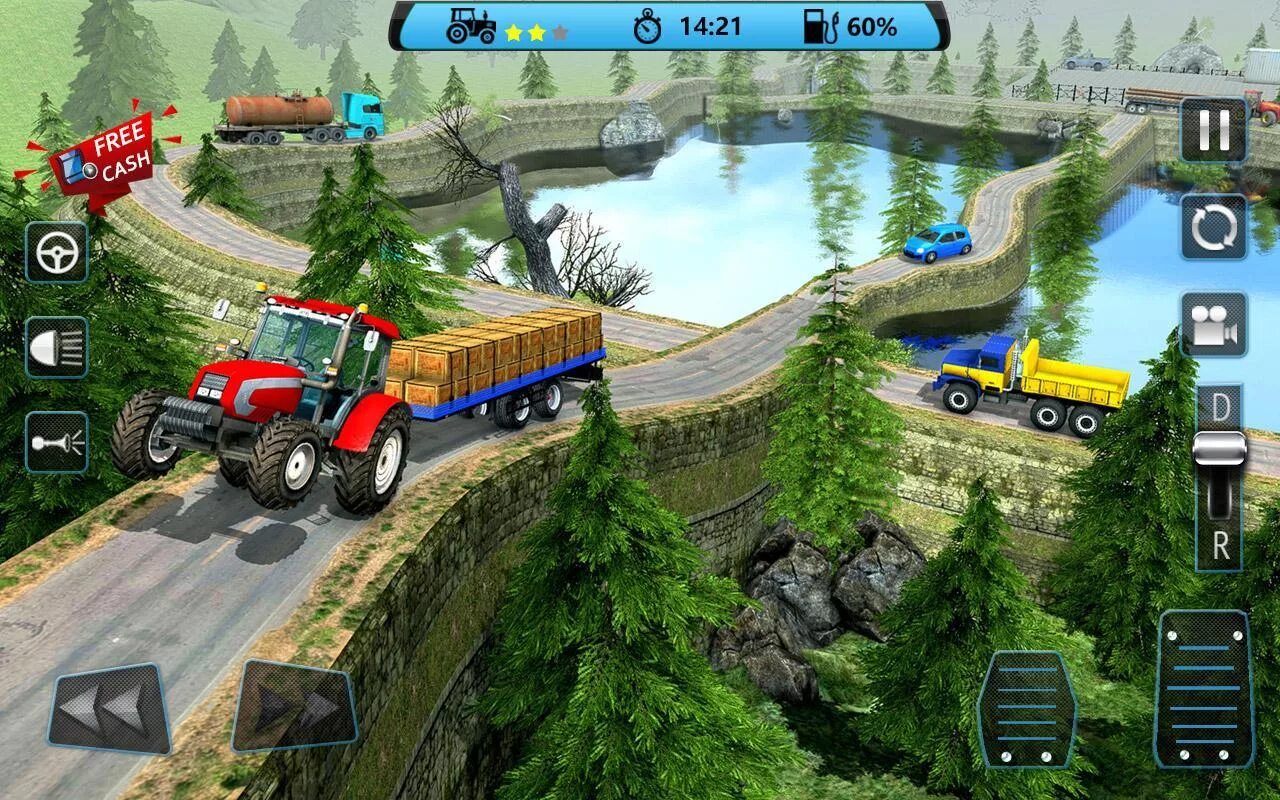1280x800 pixels.
Task: Toggle the headlights button
Action: pyautogui.click(x=56, y=347)
